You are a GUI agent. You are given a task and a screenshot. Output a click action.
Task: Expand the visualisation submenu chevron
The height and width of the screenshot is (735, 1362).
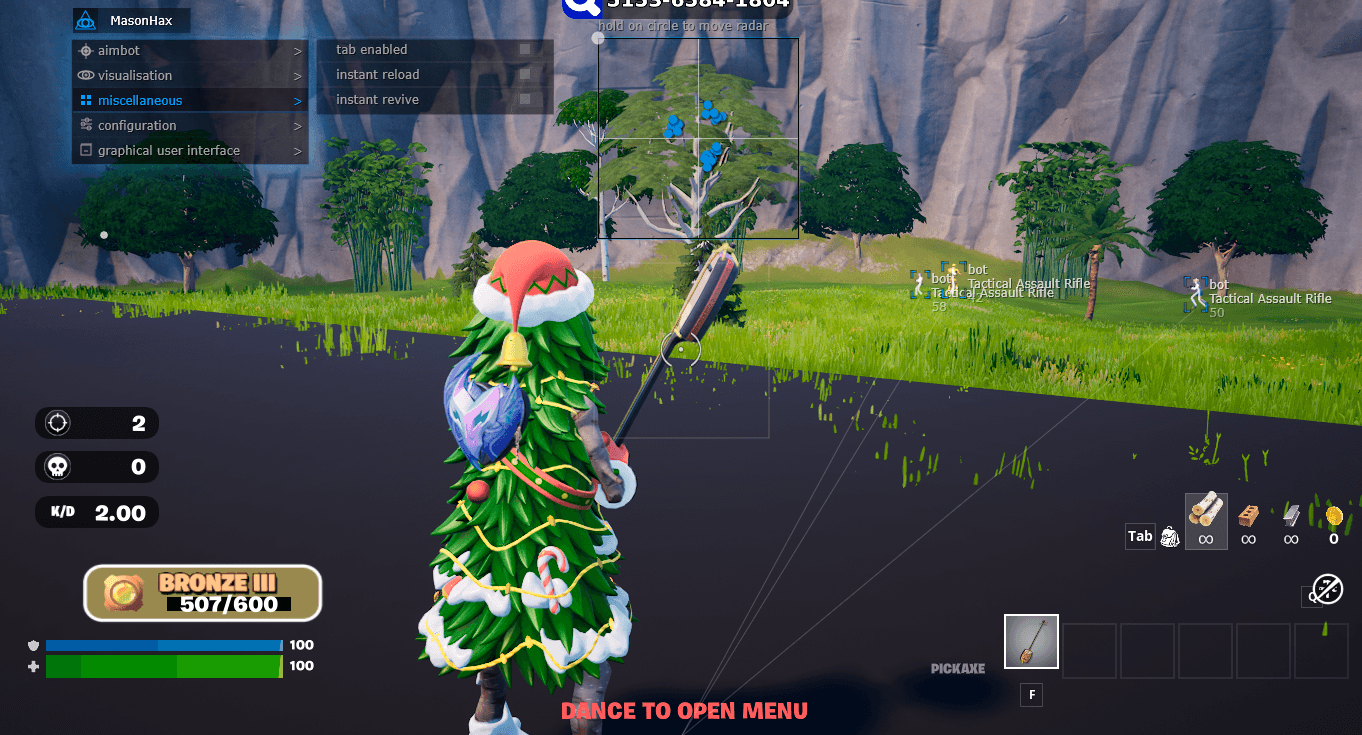(x=298, y=75)
